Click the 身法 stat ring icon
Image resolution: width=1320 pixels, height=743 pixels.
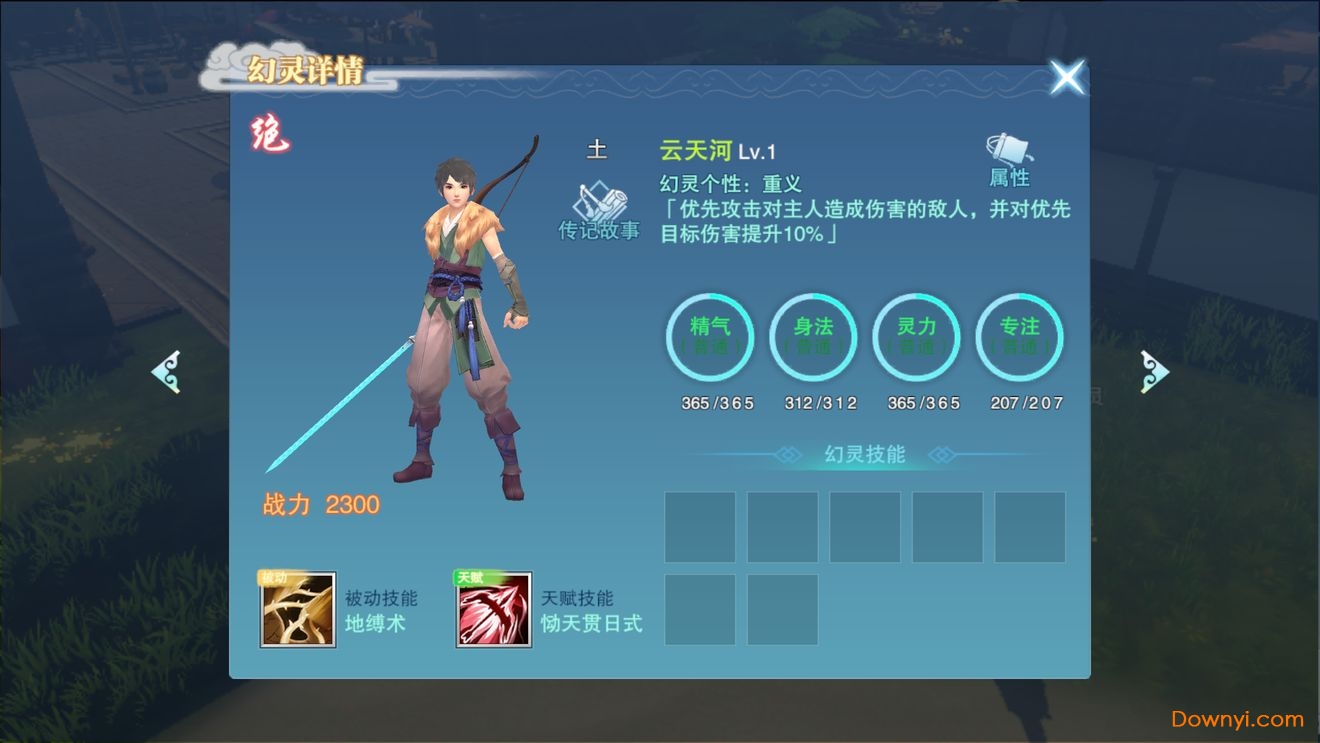(x=814, y=338)
